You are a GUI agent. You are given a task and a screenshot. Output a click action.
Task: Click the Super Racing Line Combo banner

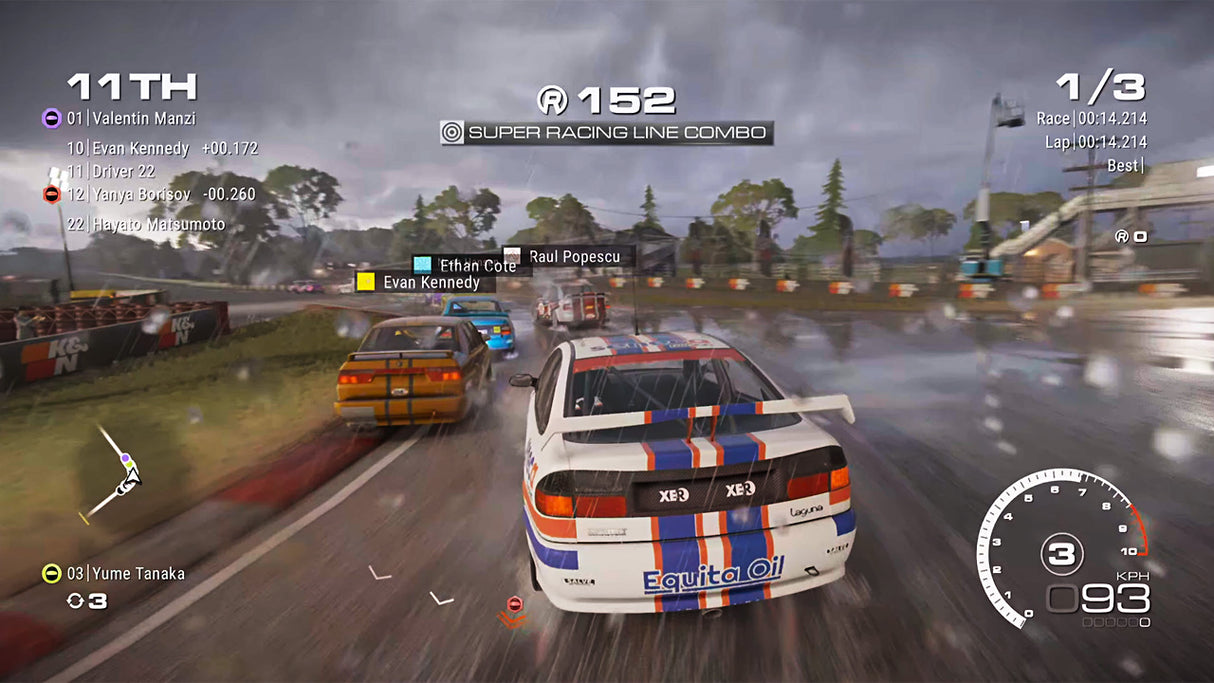pos(606,132)
